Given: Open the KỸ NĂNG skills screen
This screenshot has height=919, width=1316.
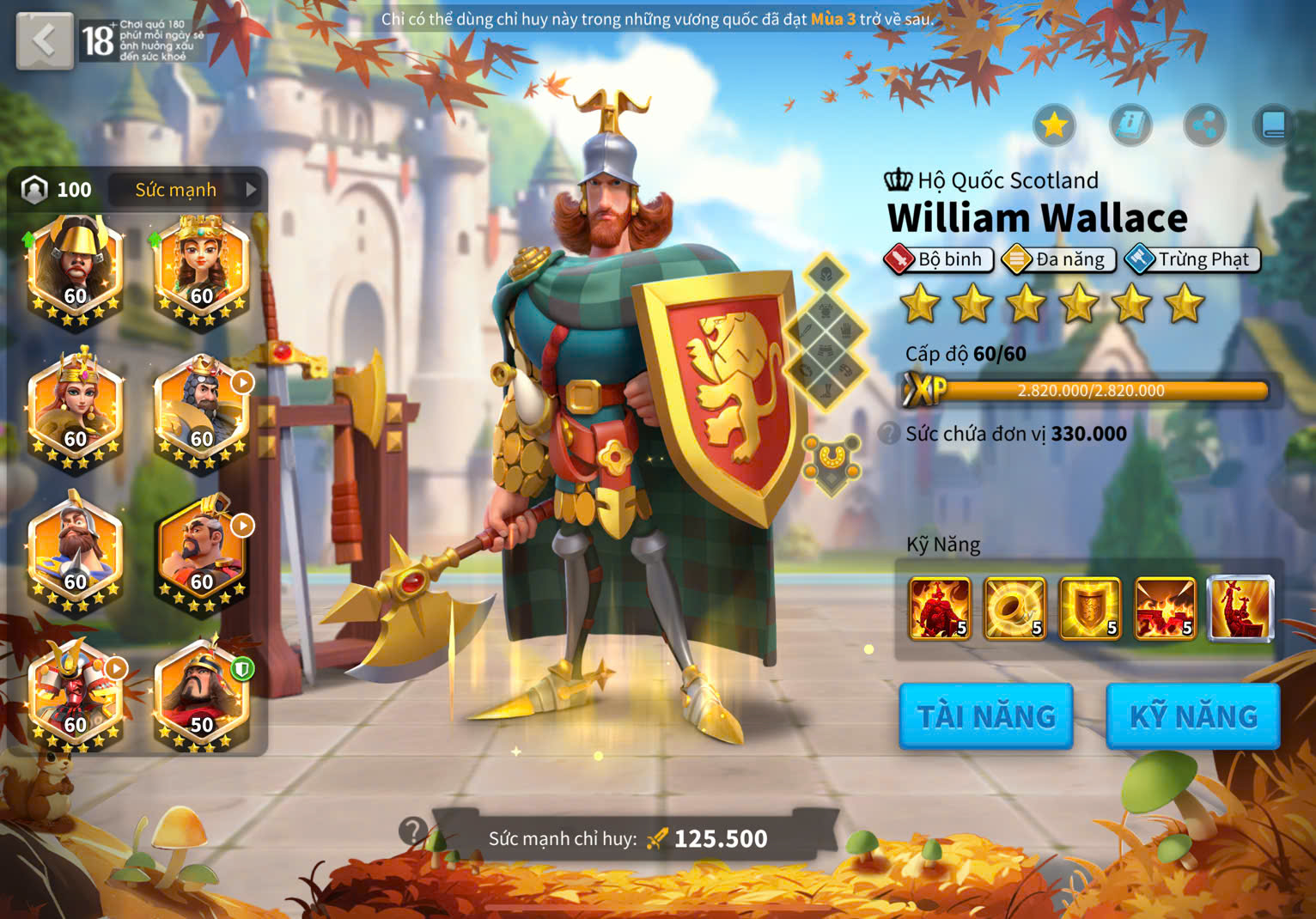Looking at the screenshot, I should click(x=1193, y=716).
